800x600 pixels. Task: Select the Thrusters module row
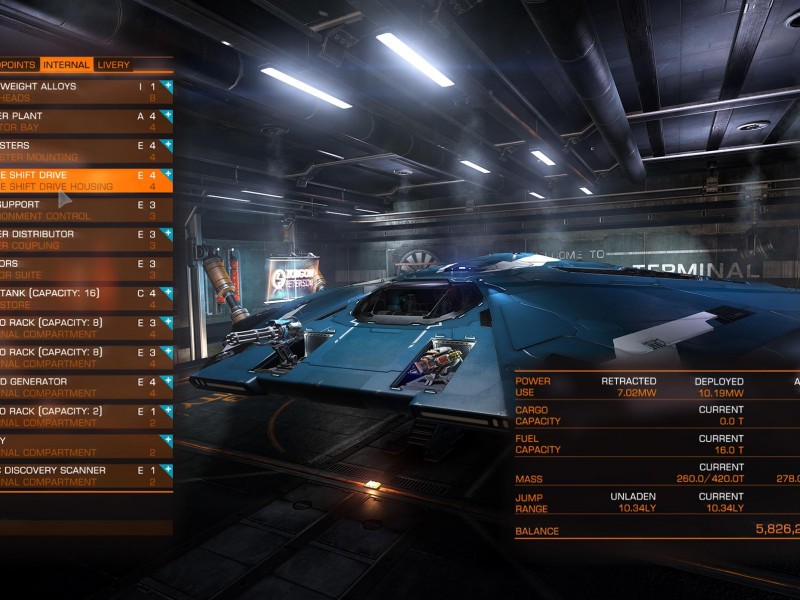pyautogui.click(x=80, y=151)
